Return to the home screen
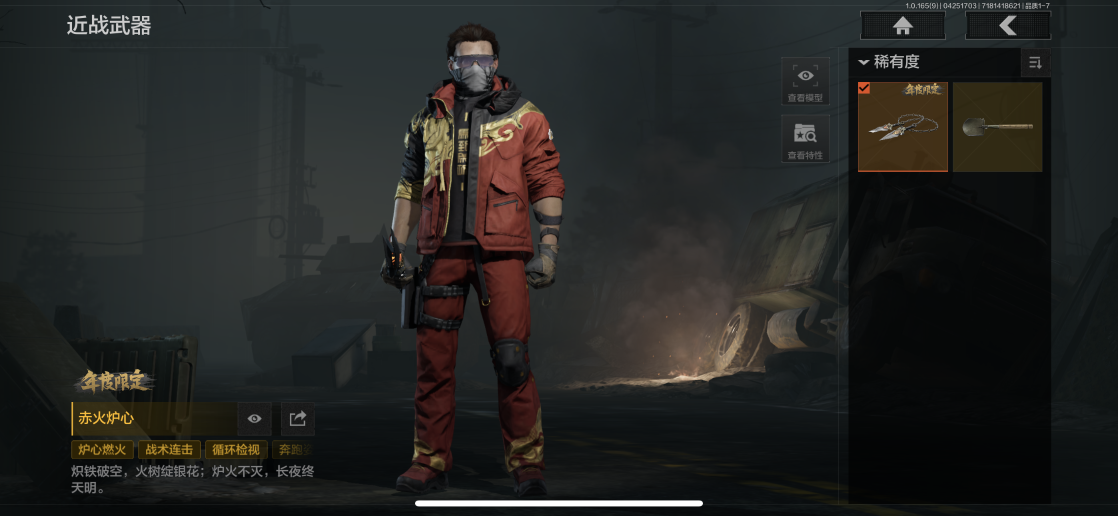Image resolution: width=1118 pixels, height=516 pixels. [x=902, y=26]
